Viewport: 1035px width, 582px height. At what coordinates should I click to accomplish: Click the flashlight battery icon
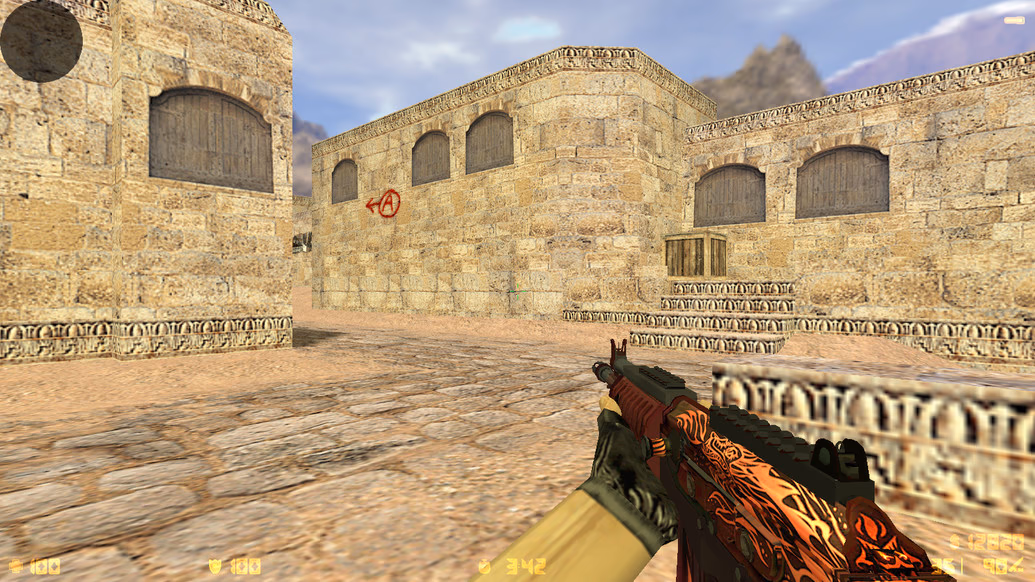click(1014, 19)
